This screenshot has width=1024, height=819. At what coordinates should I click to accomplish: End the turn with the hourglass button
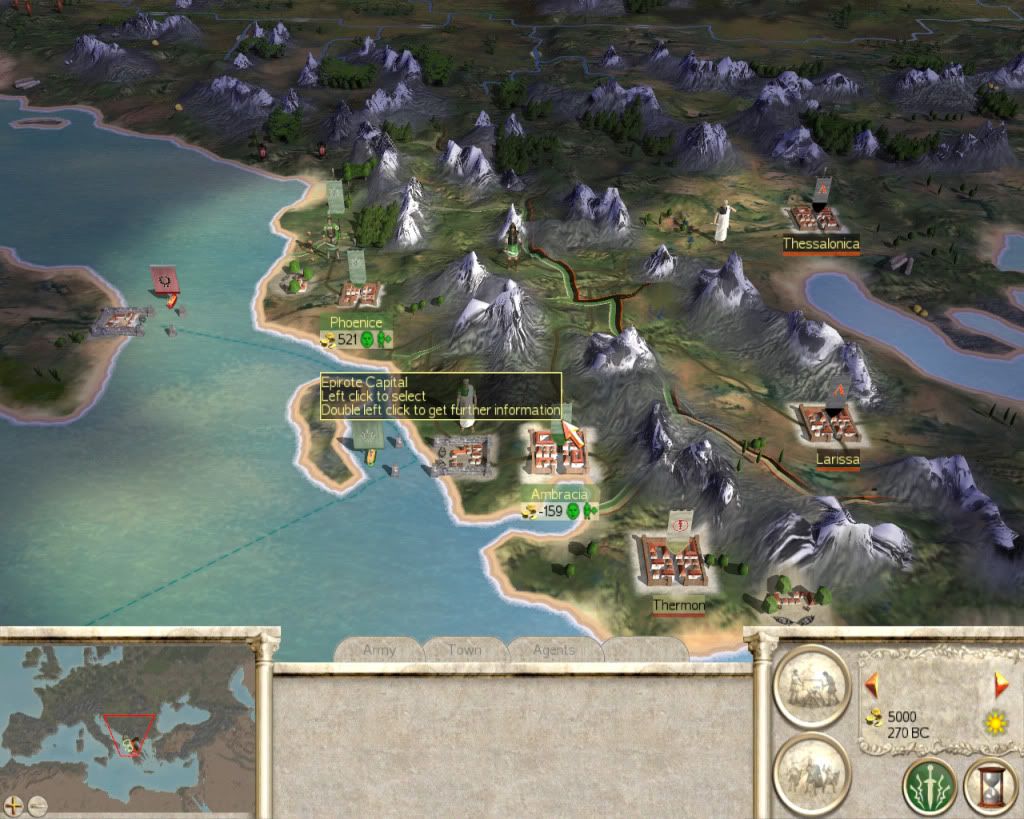coord(990,785)
